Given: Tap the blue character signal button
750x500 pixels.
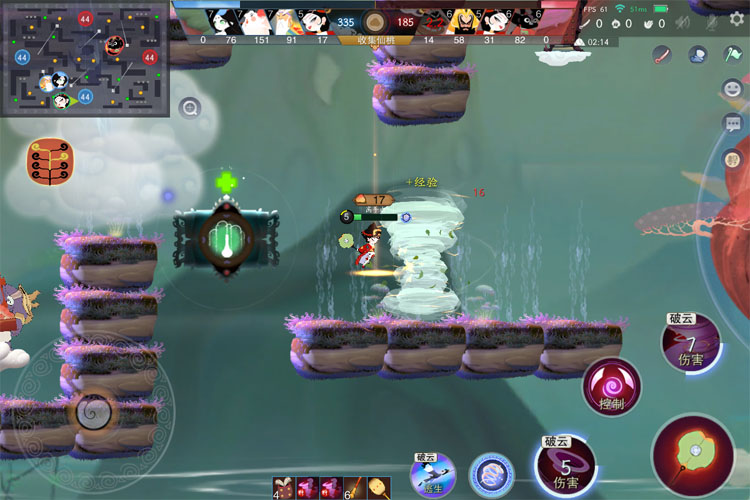Looking at the screenshot, I should point(696,53).
